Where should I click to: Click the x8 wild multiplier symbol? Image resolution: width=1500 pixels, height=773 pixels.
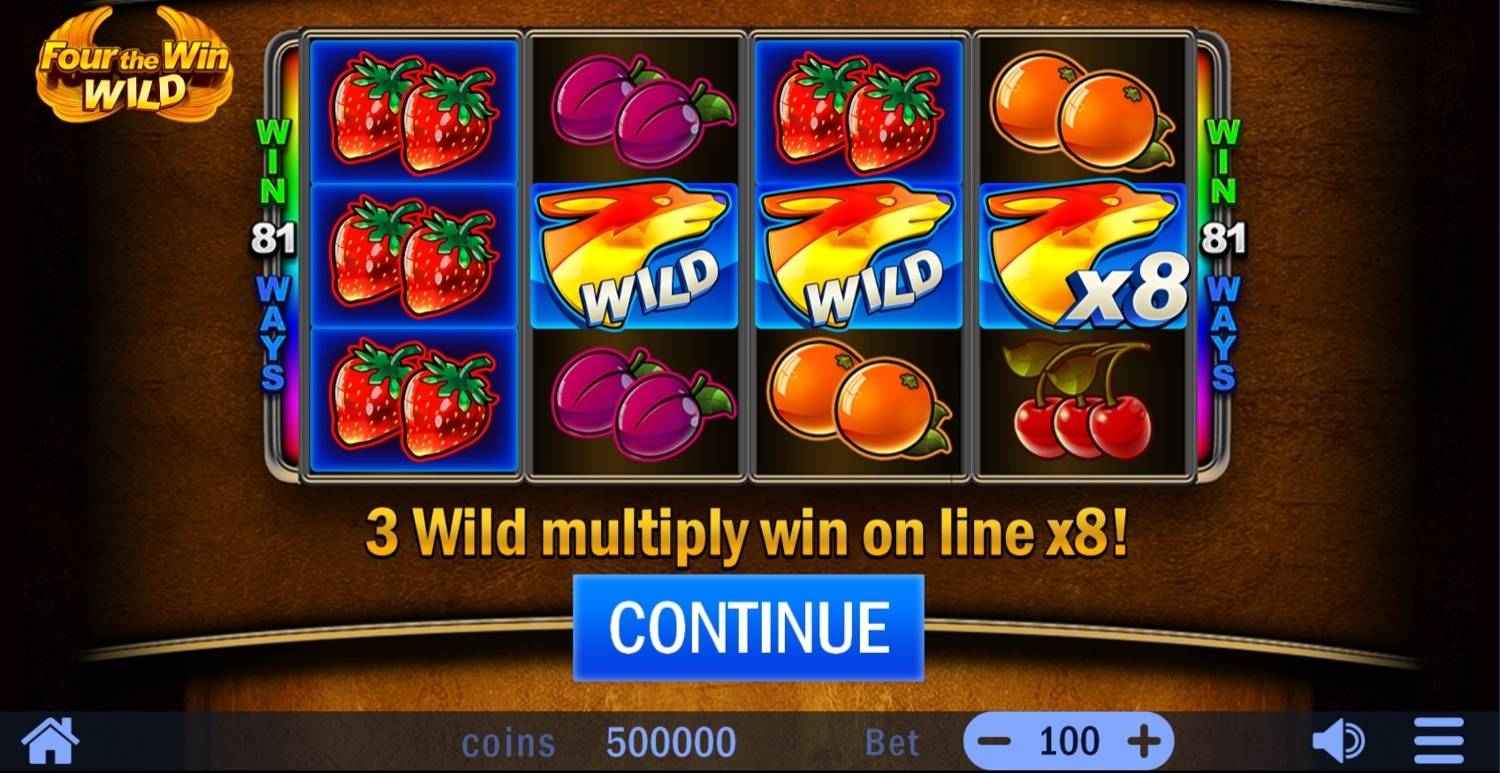(1080, 255)
